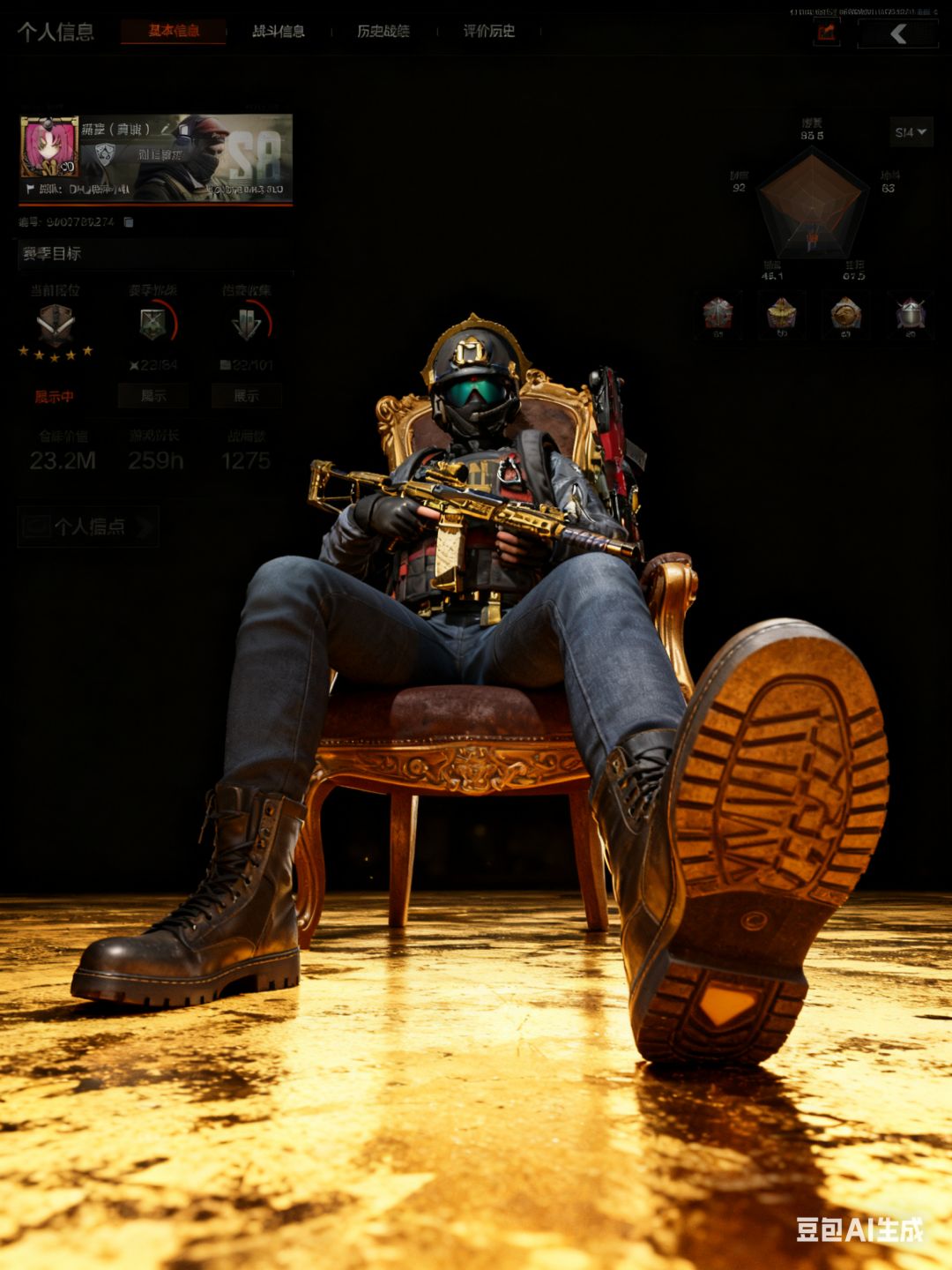
Task: Select the silver helmet medal
Action: click(911, 313)
